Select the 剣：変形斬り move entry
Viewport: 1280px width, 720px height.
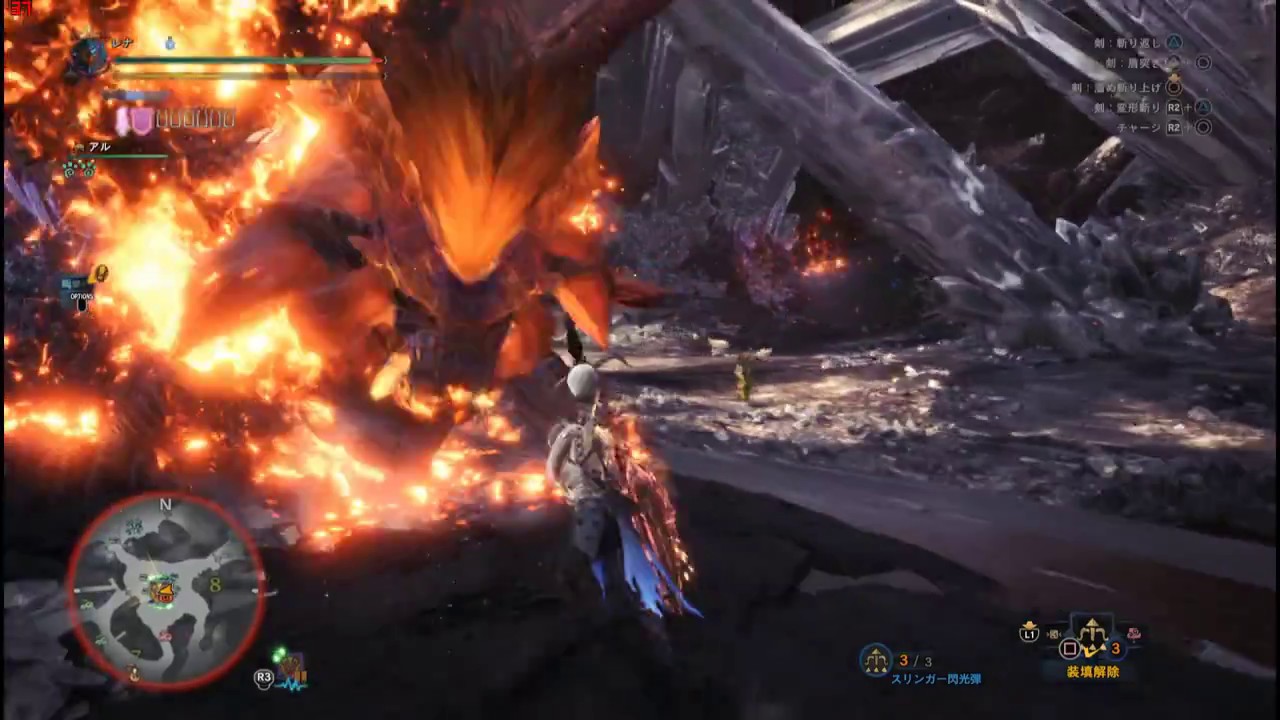click(x=1127, y=107)
